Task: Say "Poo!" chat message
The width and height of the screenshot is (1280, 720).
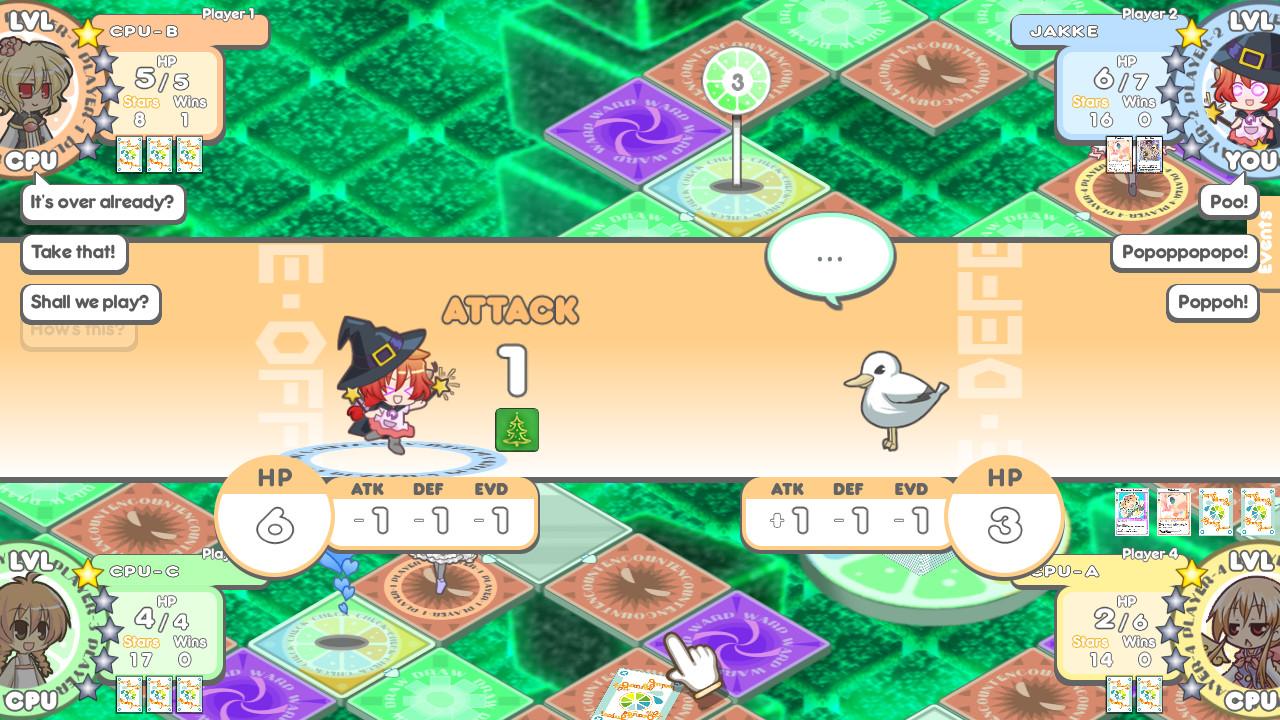Action: click(1228, 201)
